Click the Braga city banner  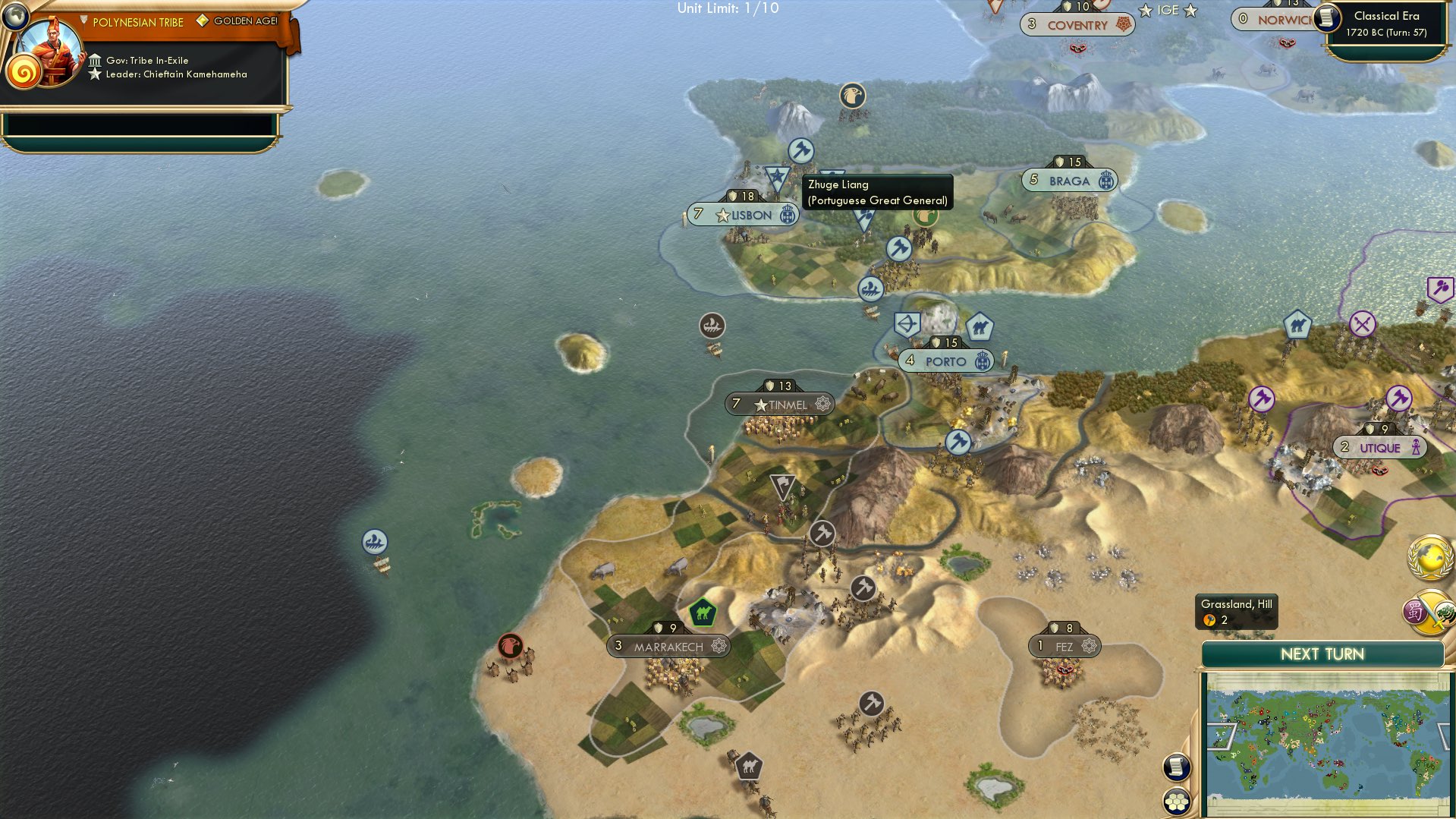[1070, 181]
